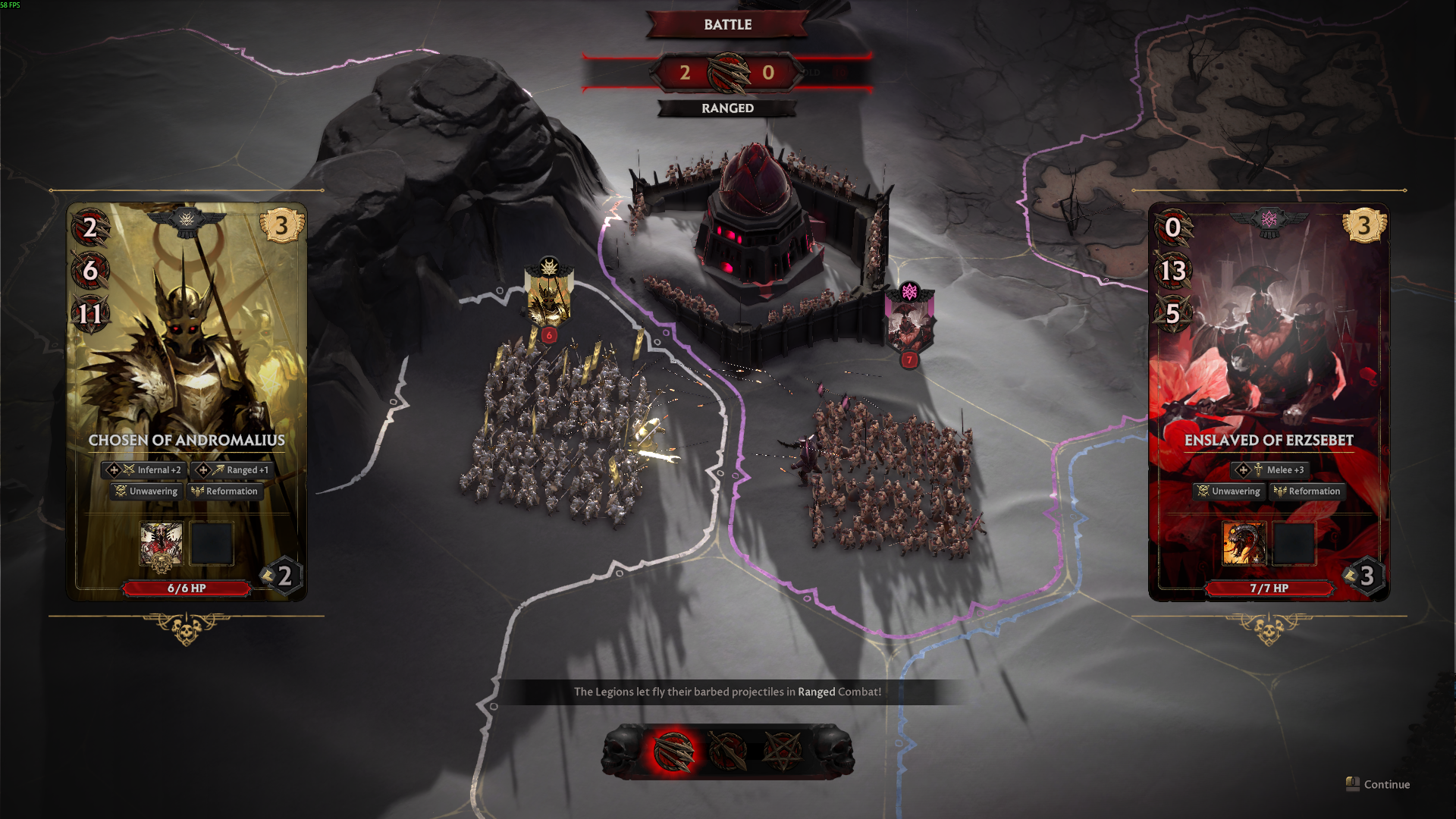Click Continue to advance the battle

(1379, 784)
